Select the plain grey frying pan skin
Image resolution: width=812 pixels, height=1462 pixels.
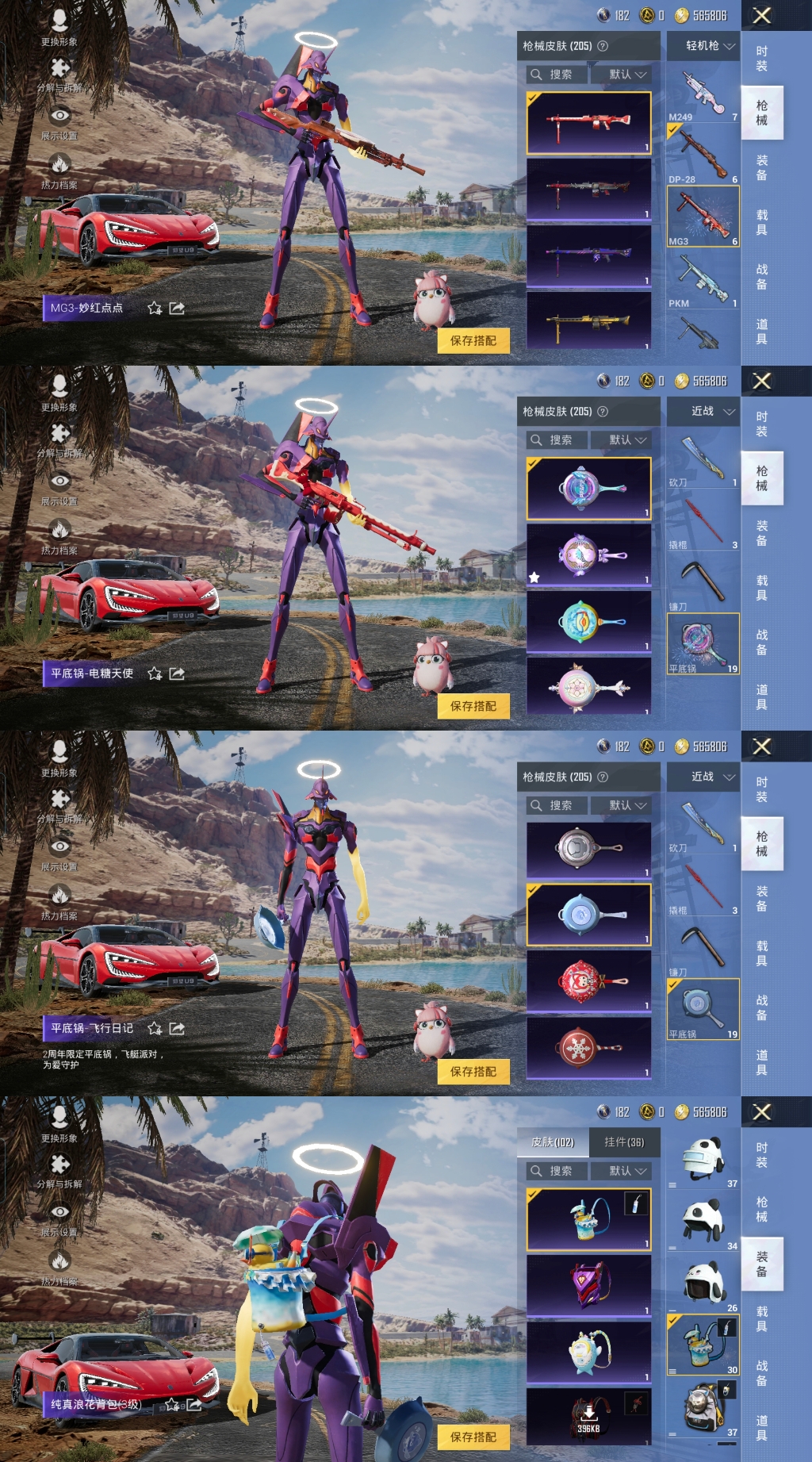click(588, 850)
